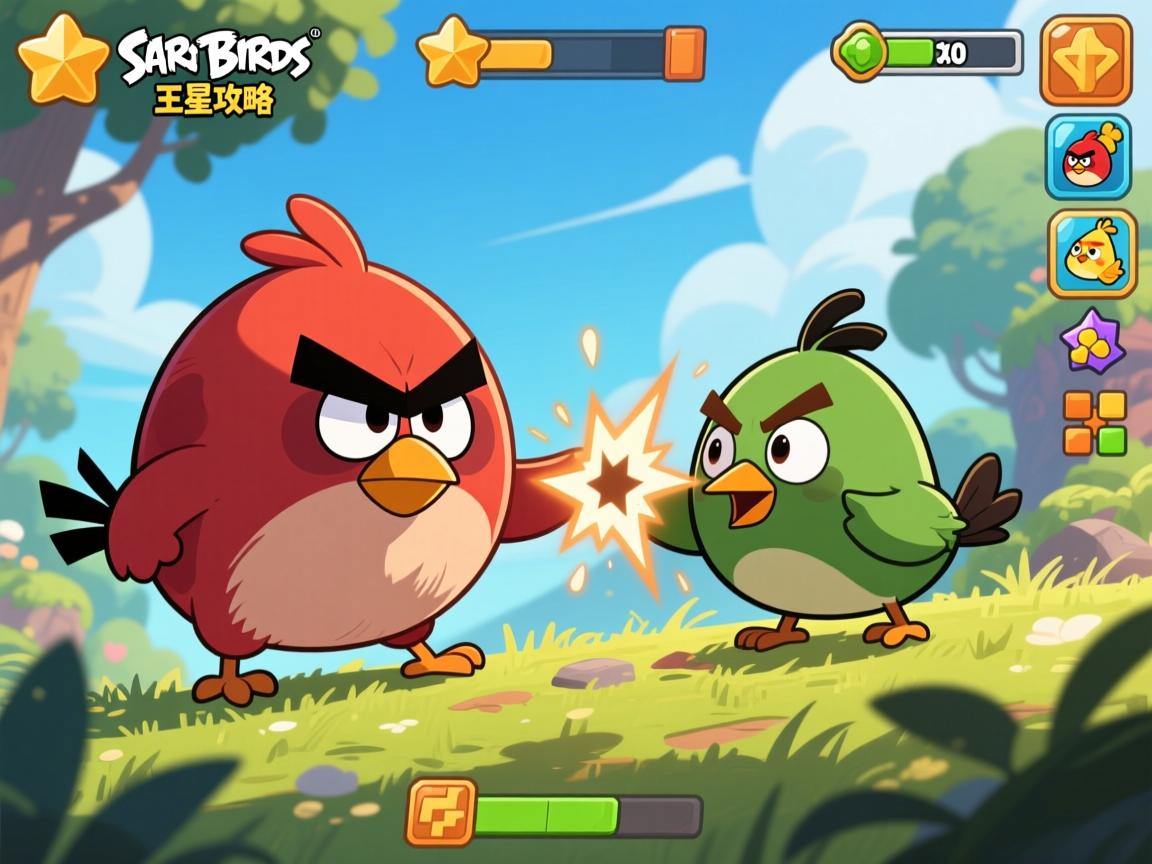Open the orange and green grid menu
Screen dimensions: 1152x864
pos(1095,423)
